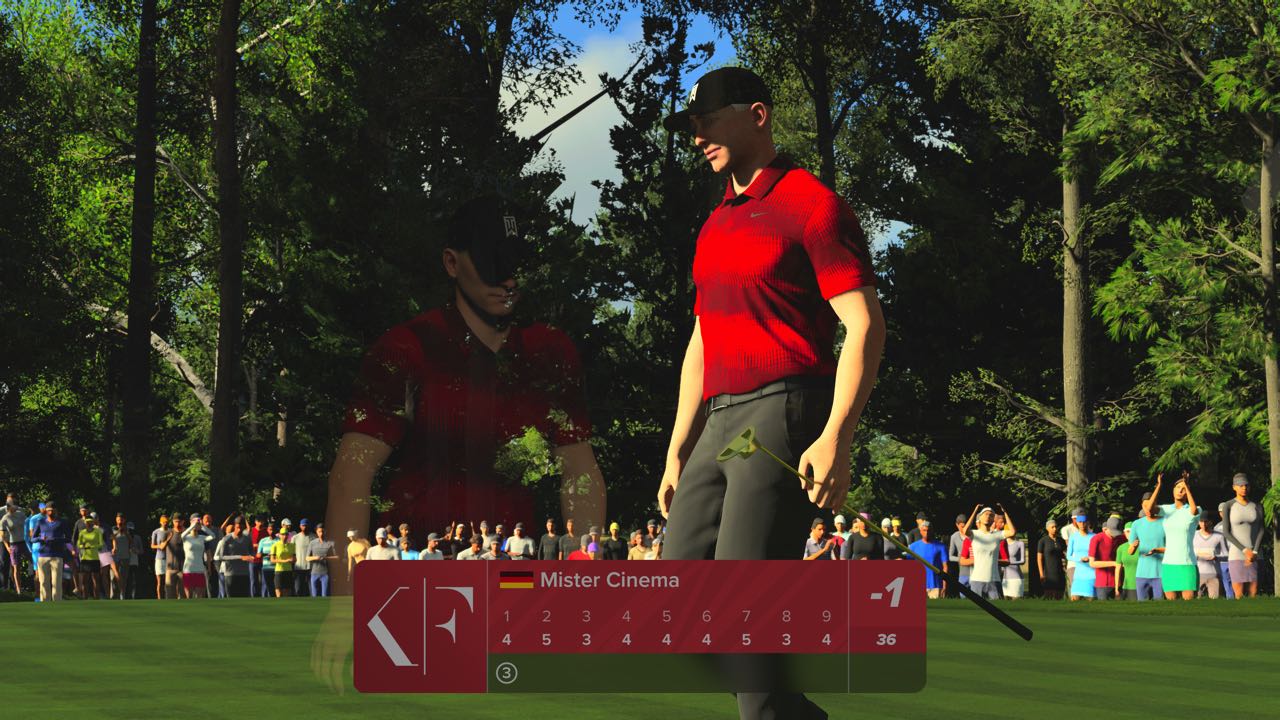Viewport: 1280px width, 720px height.
Task: Click the hole 2 column header
Action: (x=547, y=614)
